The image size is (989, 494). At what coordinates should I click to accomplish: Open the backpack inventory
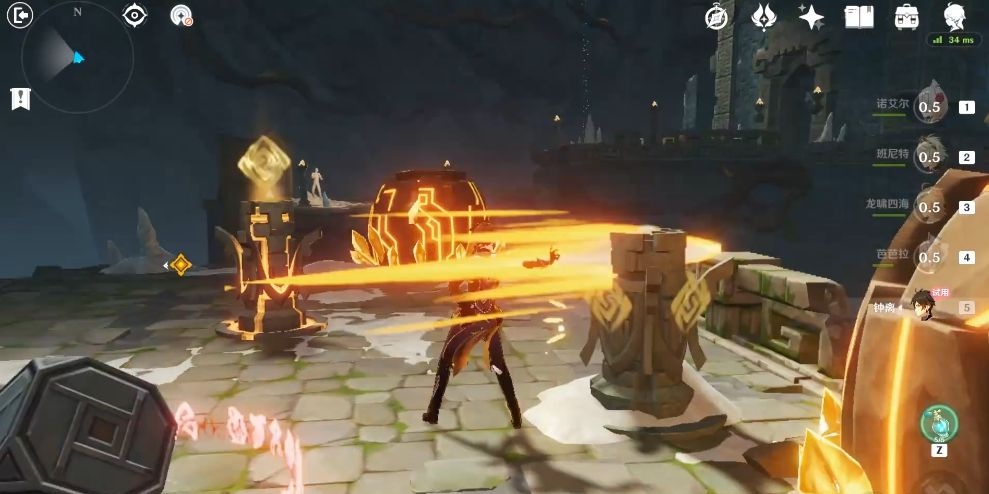pos(907,16)
